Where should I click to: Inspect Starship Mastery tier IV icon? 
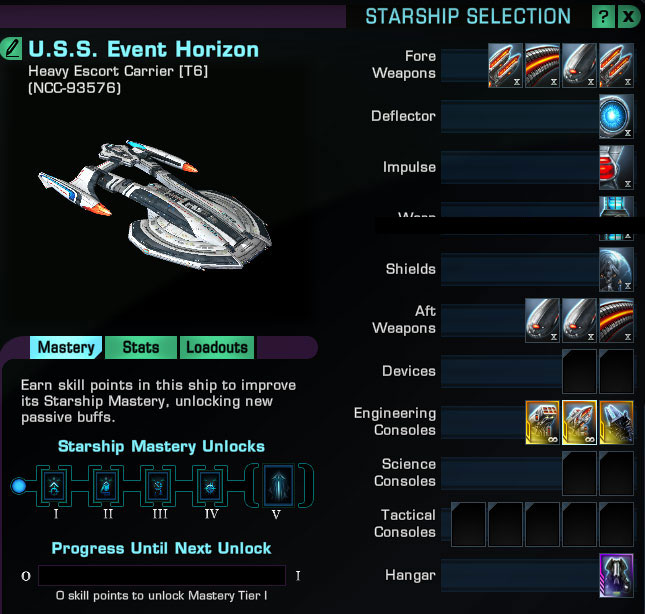click(x=209, y=487)
